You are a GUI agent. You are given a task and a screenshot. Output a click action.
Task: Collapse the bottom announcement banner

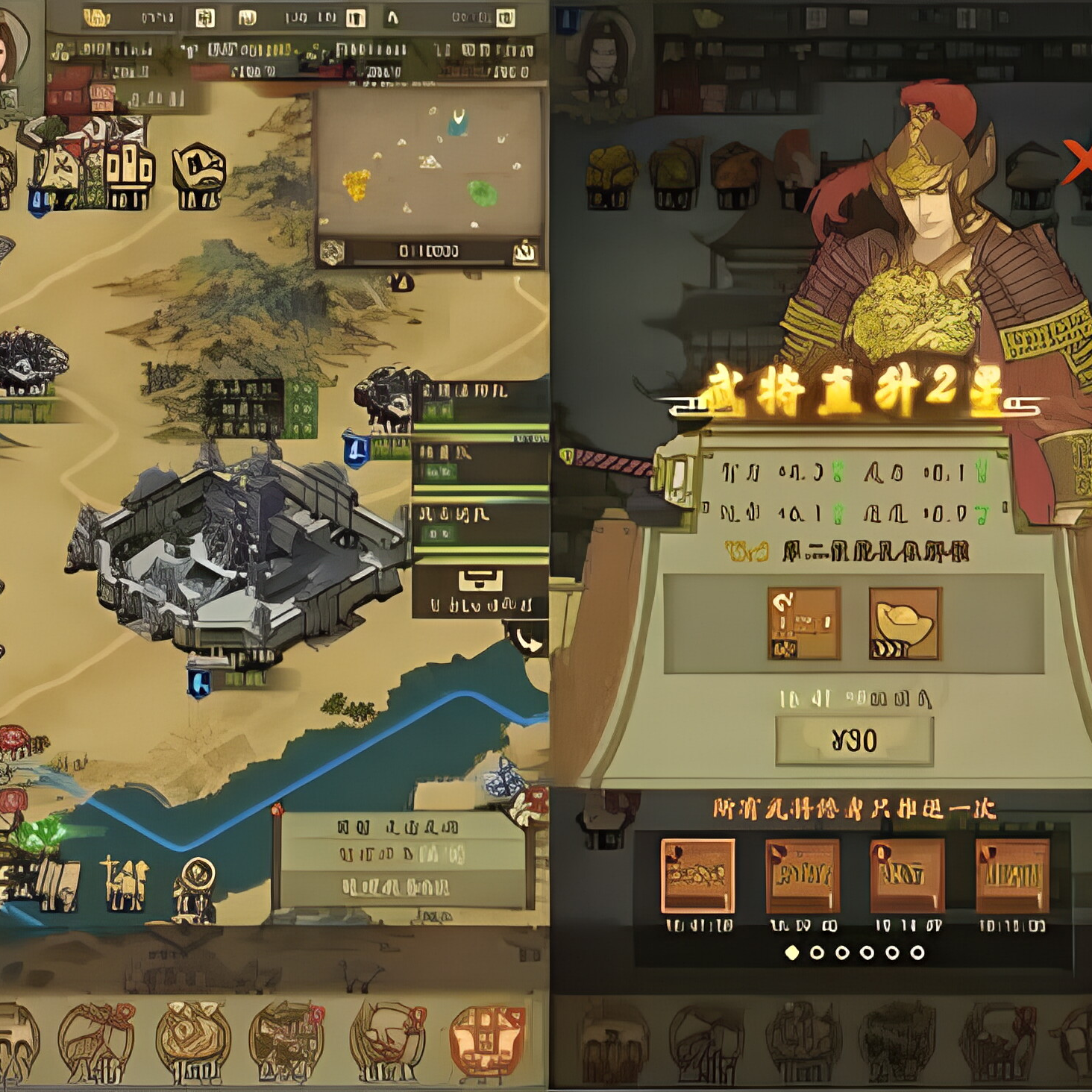point(403,858)
